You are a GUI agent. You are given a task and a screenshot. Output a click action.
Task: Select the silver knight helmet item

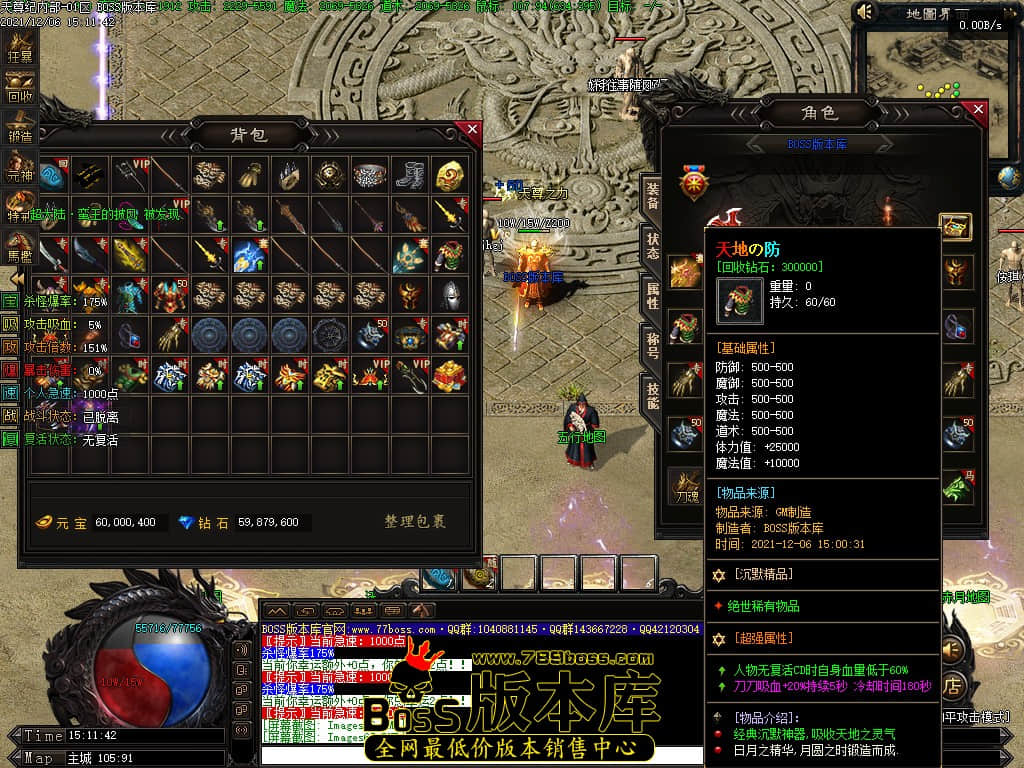[x=450, y=294]
